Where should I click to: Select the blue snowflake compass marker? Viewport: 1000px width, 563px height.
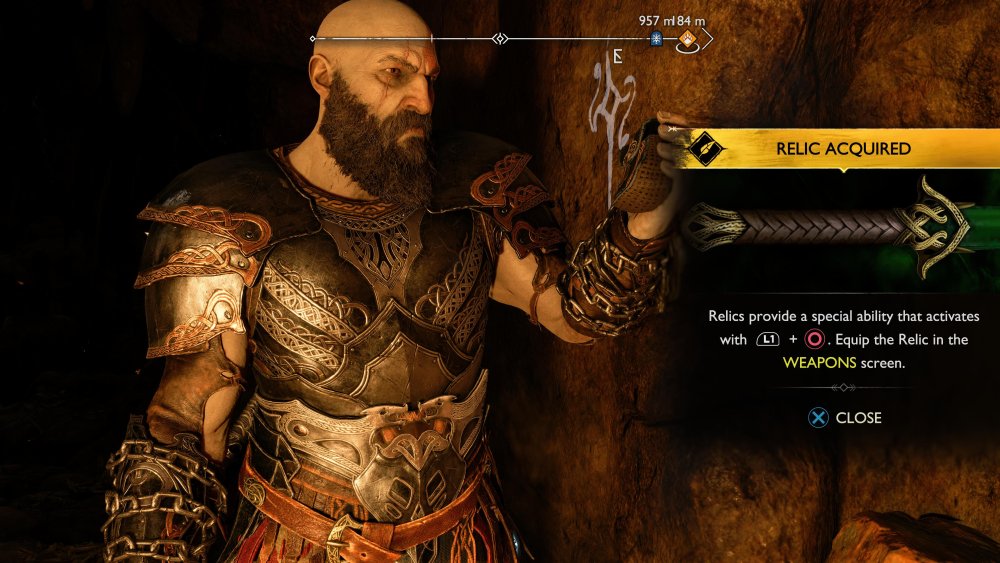[x=657, y=39]
